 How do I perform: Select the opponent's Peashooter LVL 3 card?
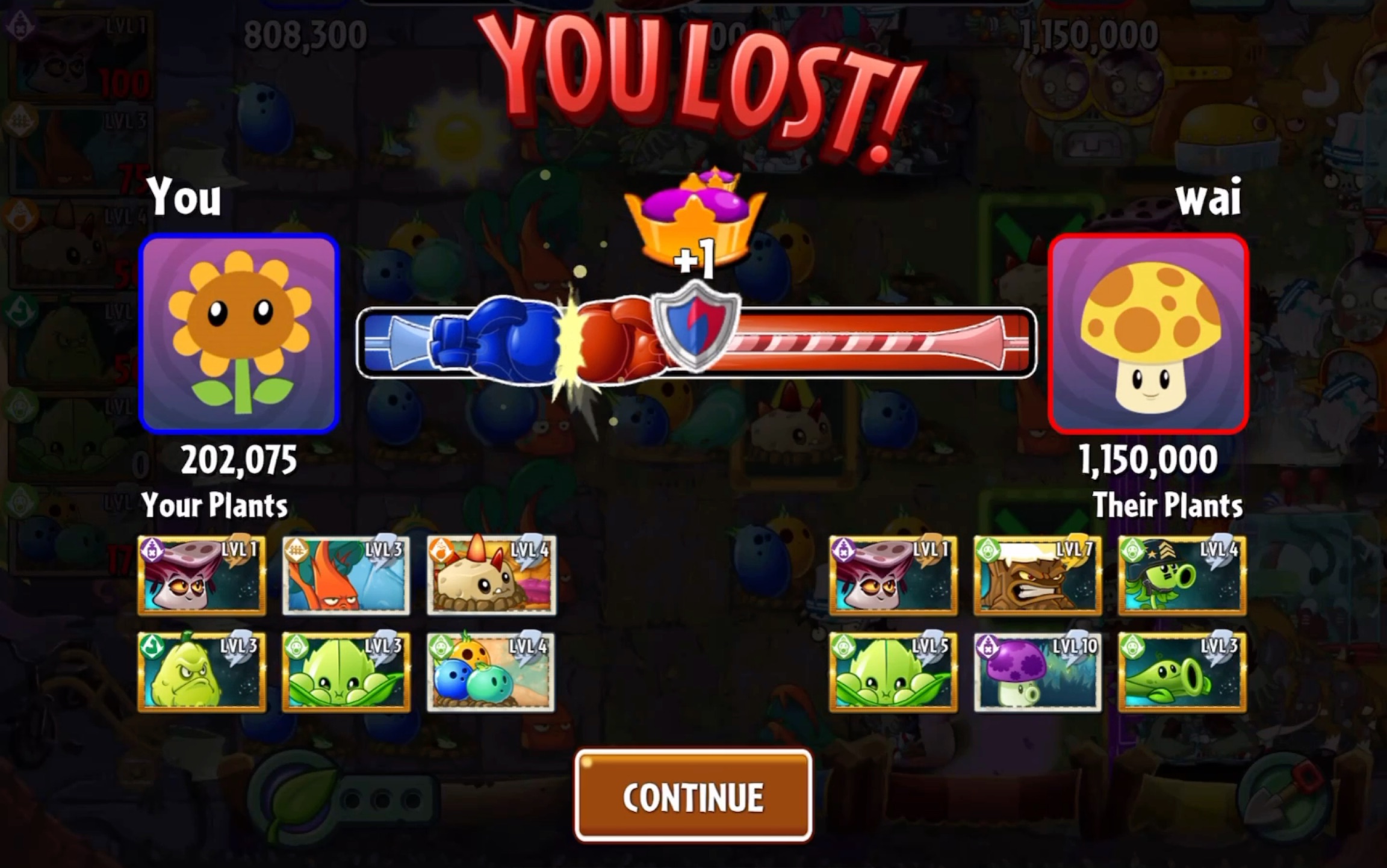[x=1182, y=672]
